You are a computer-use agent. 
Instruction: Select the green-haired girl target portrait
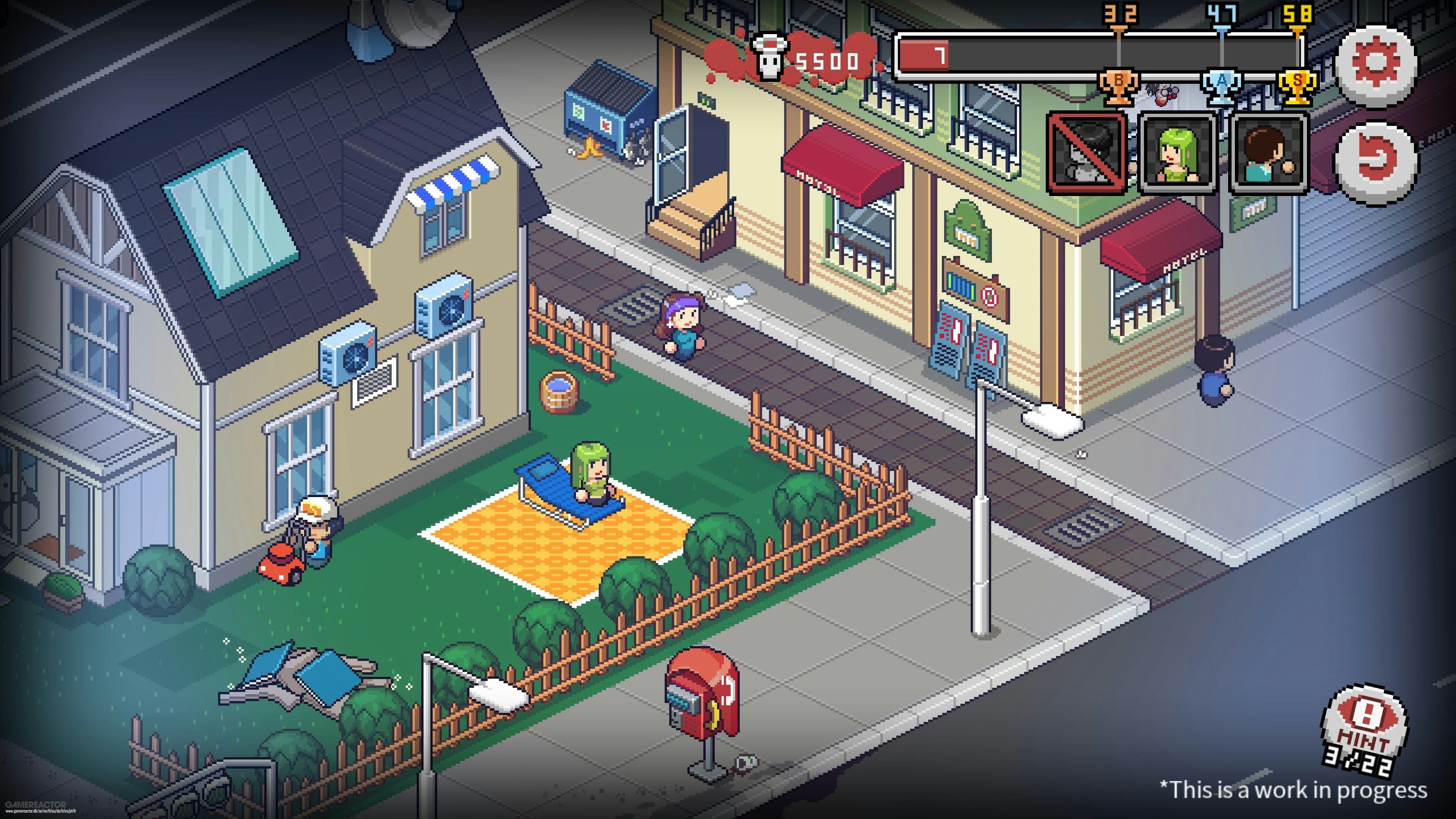[x=1177, y=153]
